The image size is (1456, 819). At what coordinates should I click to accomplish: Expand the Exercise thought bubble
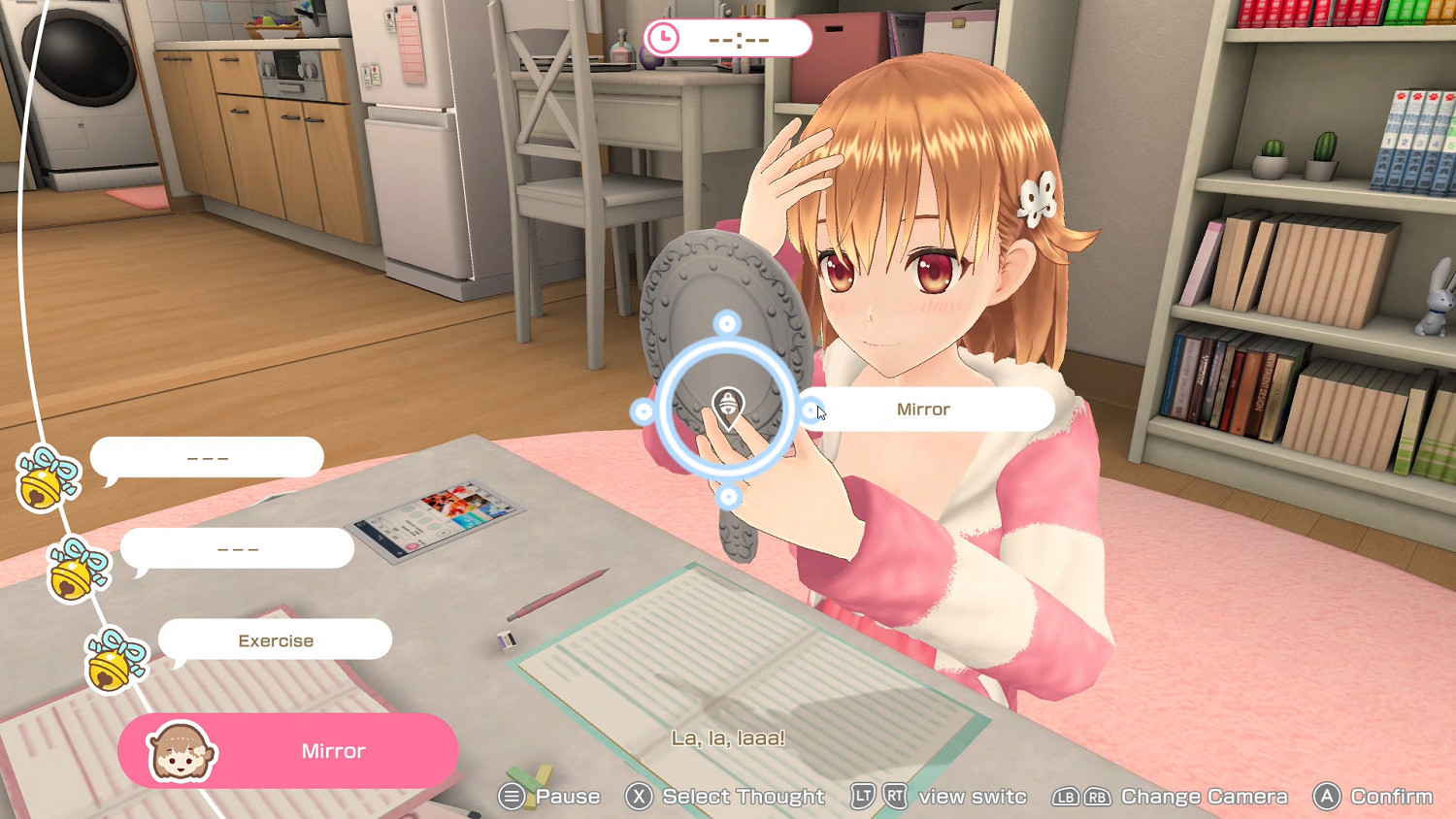pos(275,639)
